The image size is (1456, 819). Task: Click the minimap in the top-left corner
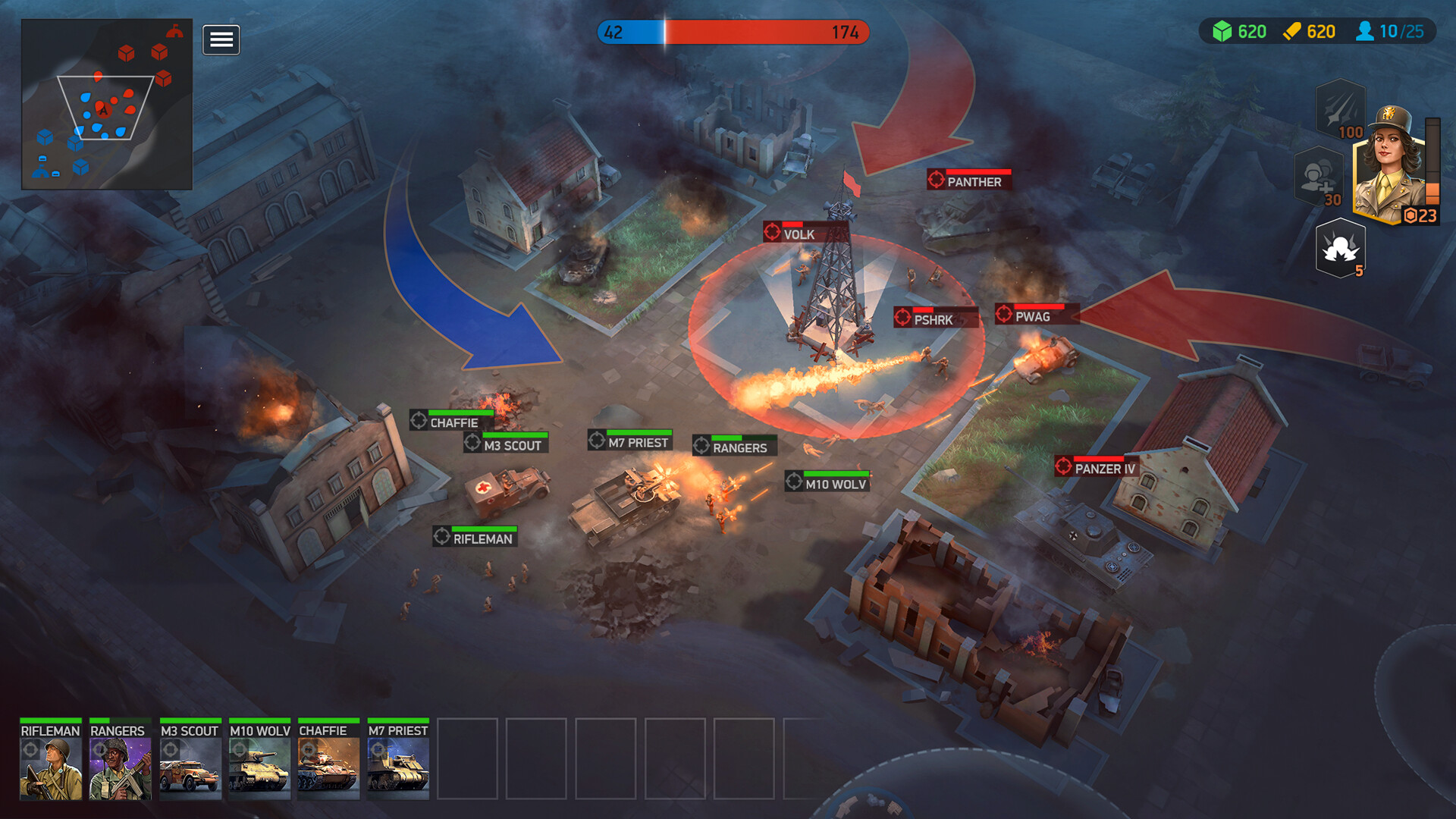pos(106,106)
